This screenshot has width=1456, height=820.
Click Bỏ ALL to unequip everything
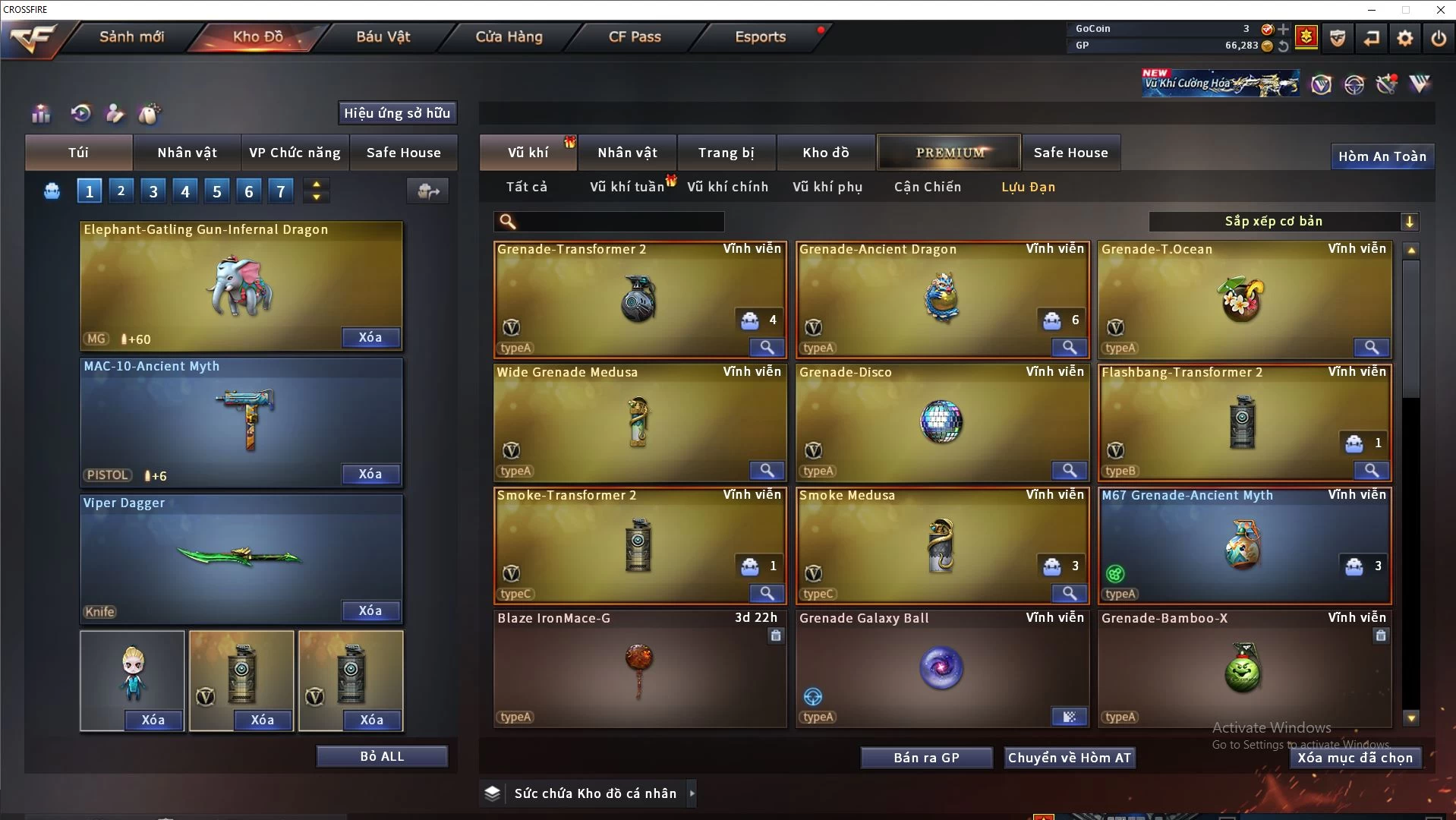pyautogui.click(x=382, y=756)
